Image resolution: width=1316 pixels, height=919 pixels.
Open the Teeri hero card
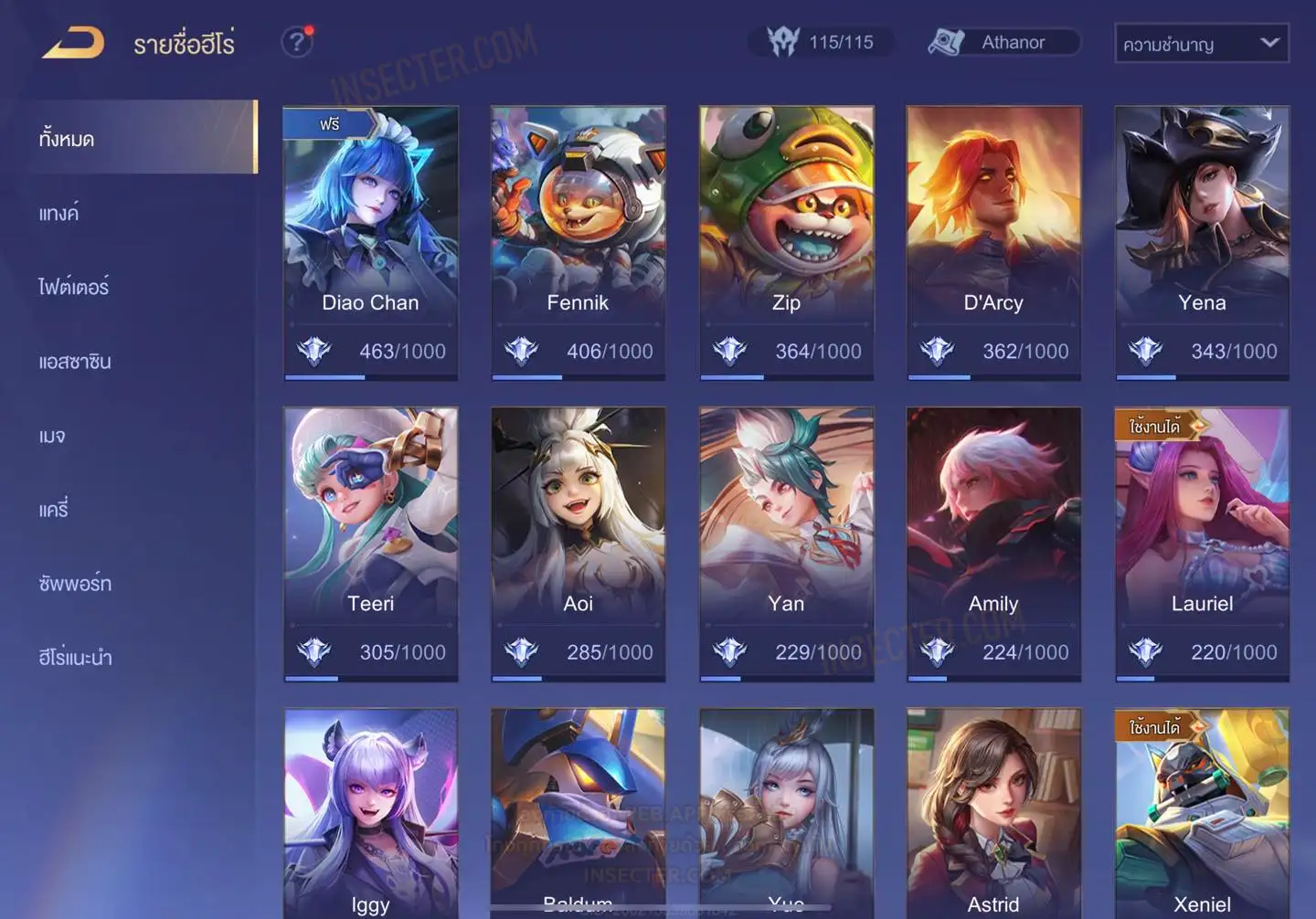(370, 544)
